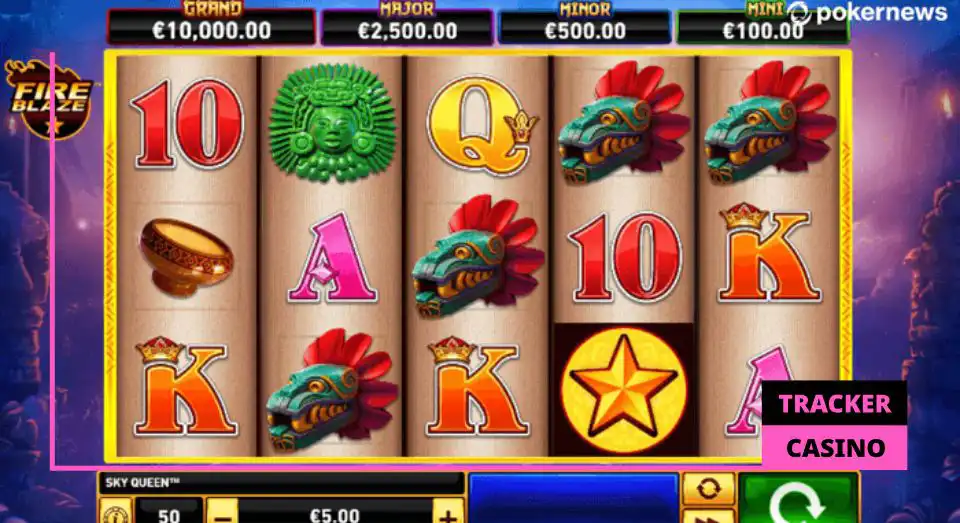960x523 pixels.
Task: Toggle the turbo fast-forward button
Action: (708, 516)
